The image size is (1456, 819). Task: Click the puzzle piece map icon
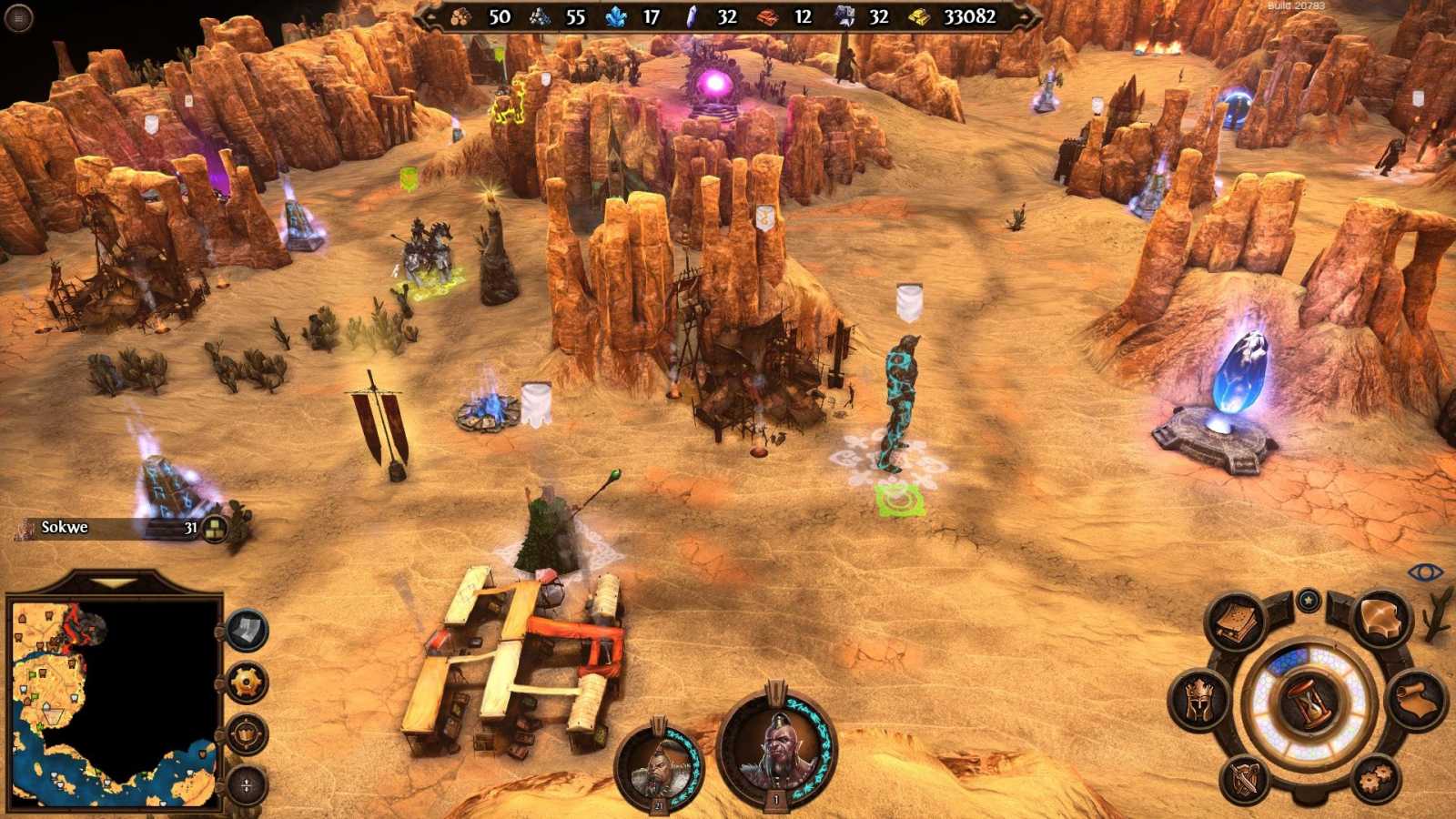coord(1381,619)
